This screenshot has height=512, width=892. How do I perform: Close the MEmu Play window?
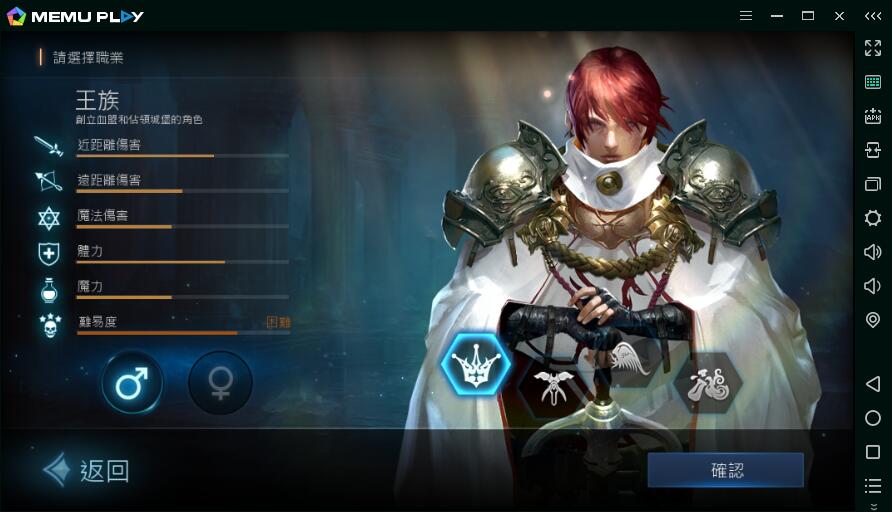click(x=840, y=16)
